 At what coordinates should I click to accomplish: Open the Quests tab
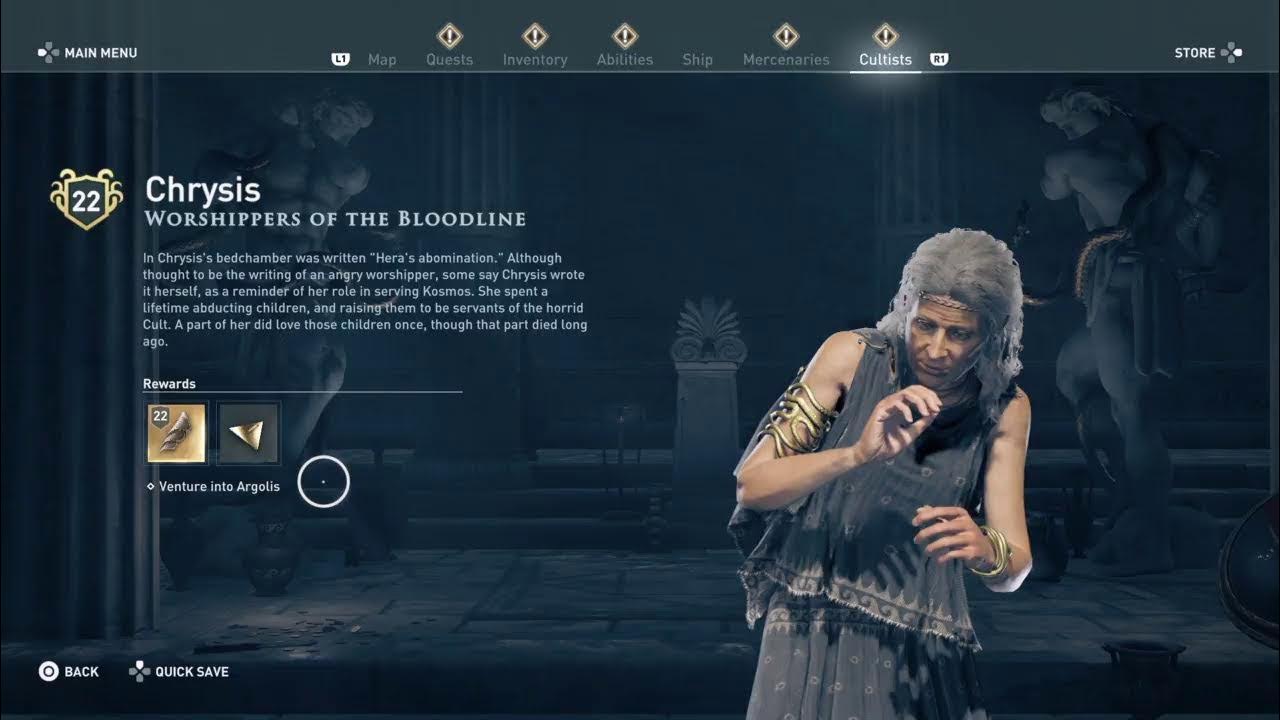point(450,60)
